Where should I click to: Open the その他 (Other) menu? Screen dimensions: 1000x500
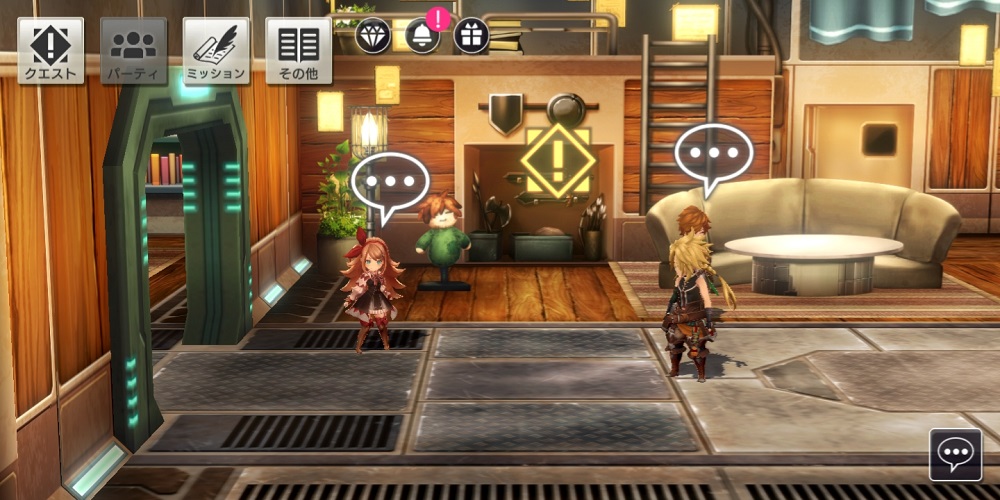click(298, 50)
